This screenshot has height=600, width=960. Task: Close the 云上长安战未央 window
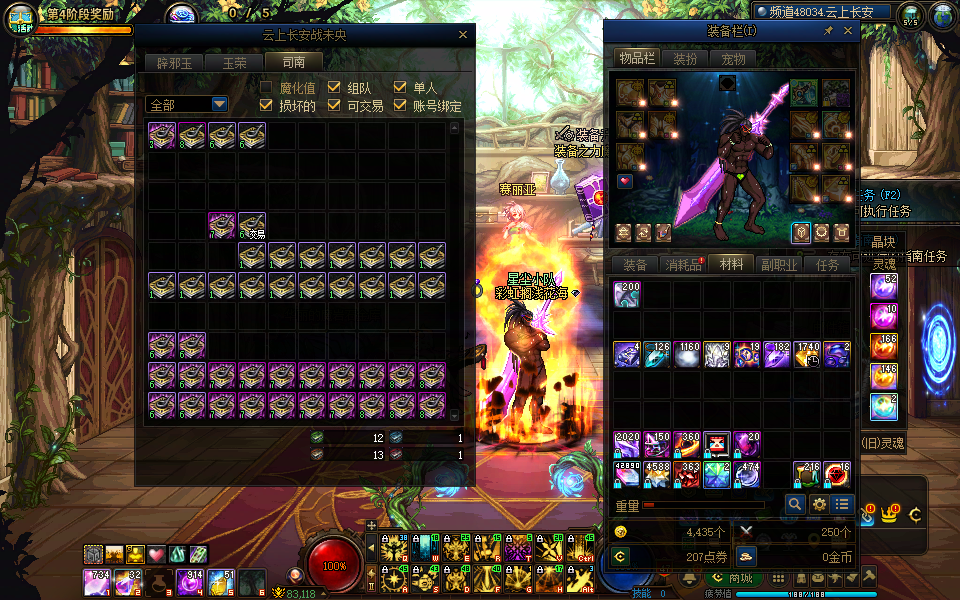[x=463, y=35]
